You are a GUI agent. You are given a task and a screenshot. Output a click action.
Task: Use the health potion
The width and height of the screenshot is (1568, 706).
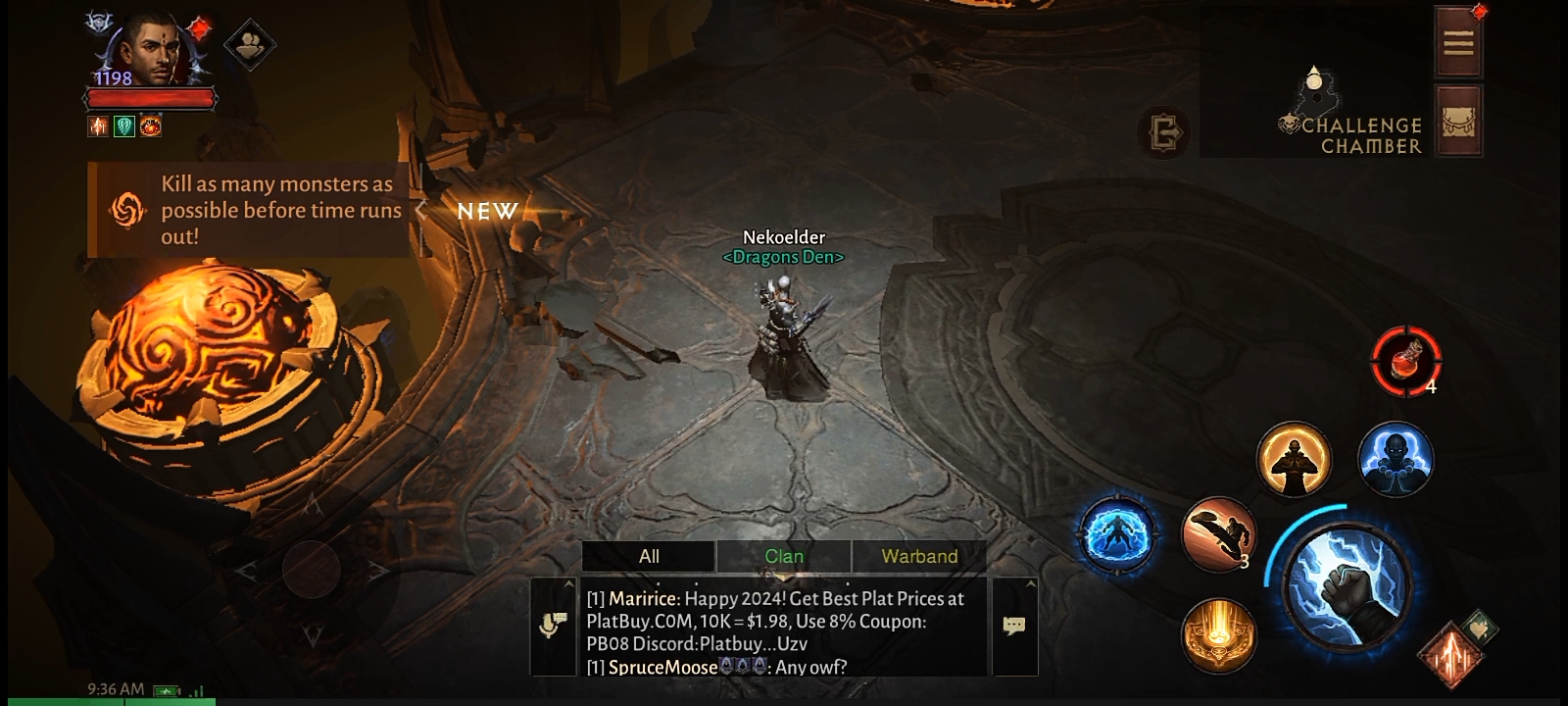click(1405, 360)
